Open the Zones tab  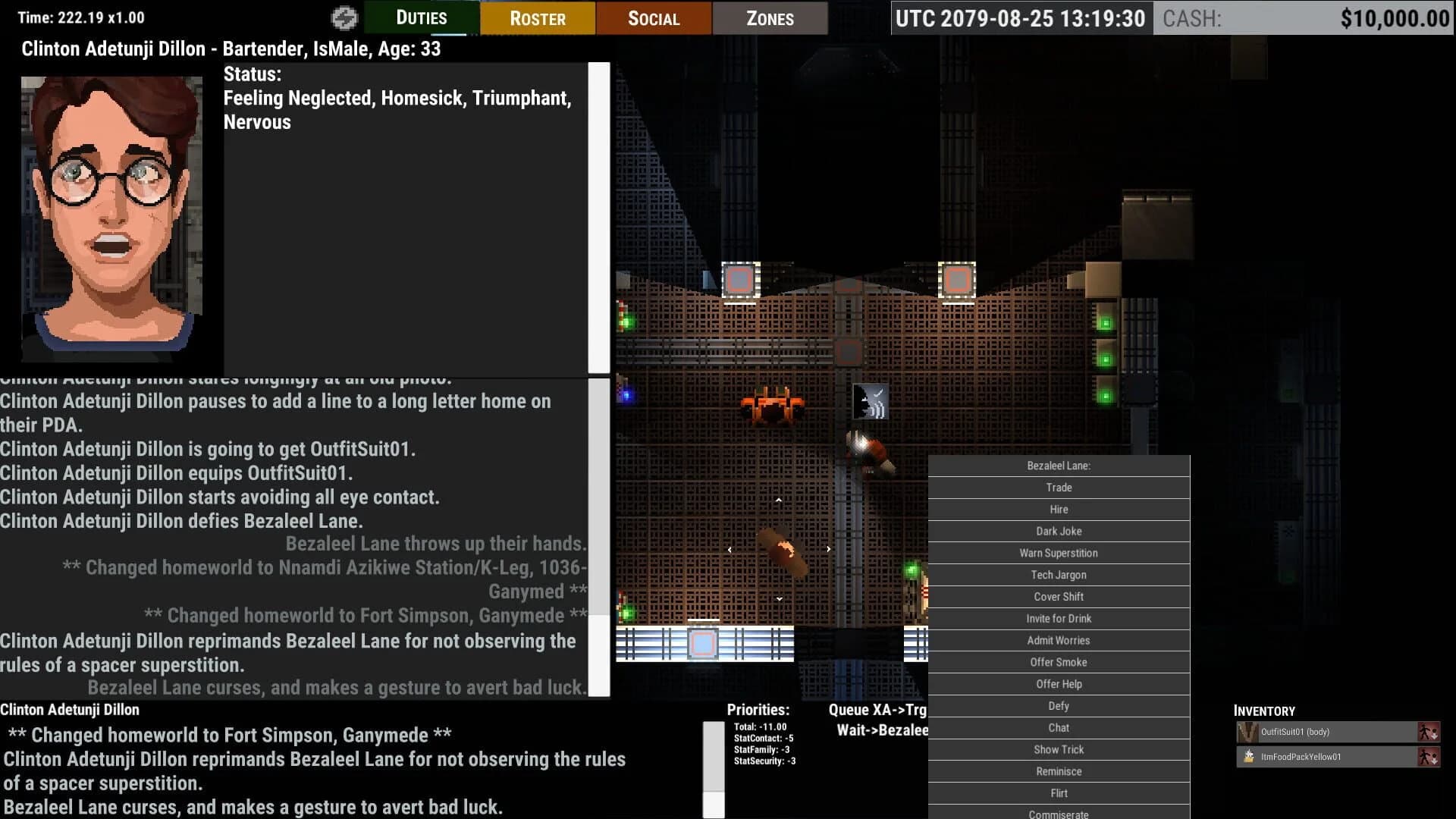click(770, 17)
